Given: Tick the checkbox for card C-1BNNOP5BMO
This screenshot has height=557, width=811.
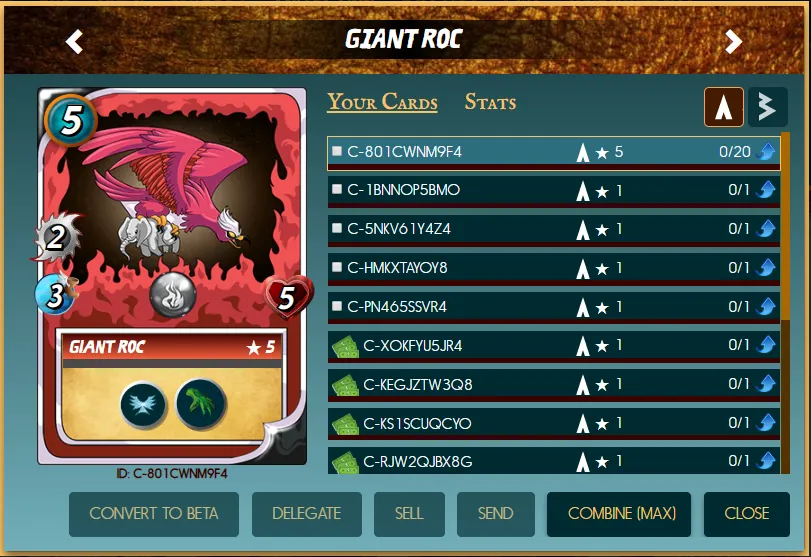Looking at the screenshot, I should (x=337, y=190).
